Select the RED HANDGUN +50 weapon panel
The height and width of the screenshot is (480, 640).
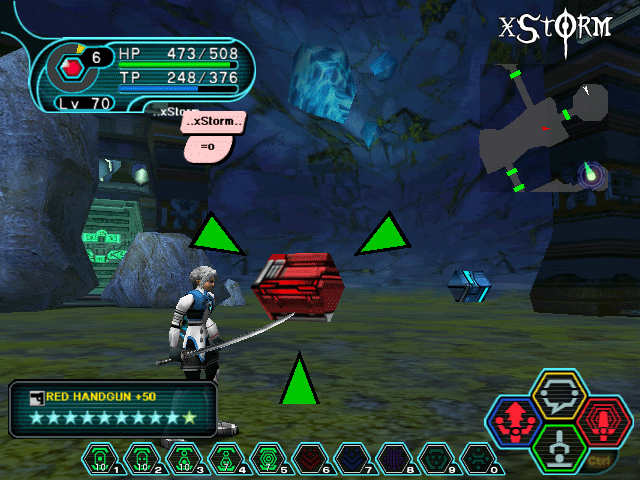pos(112,408)
